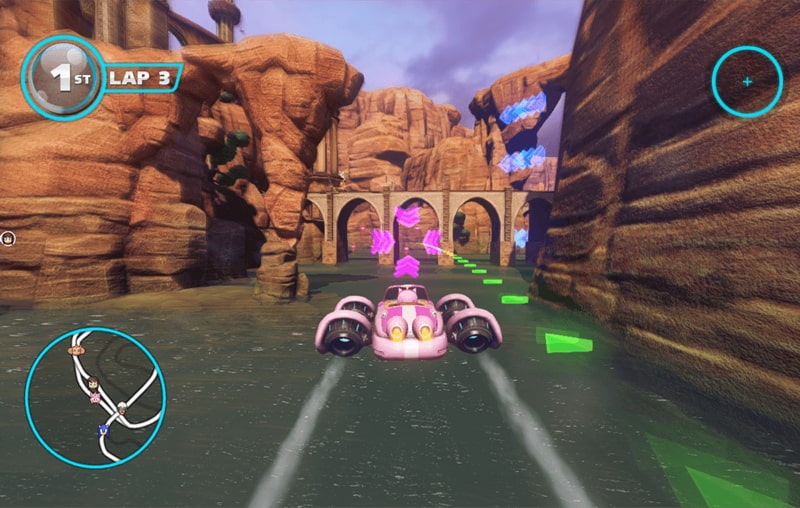Click the circular track minimap

coord(95,397)
